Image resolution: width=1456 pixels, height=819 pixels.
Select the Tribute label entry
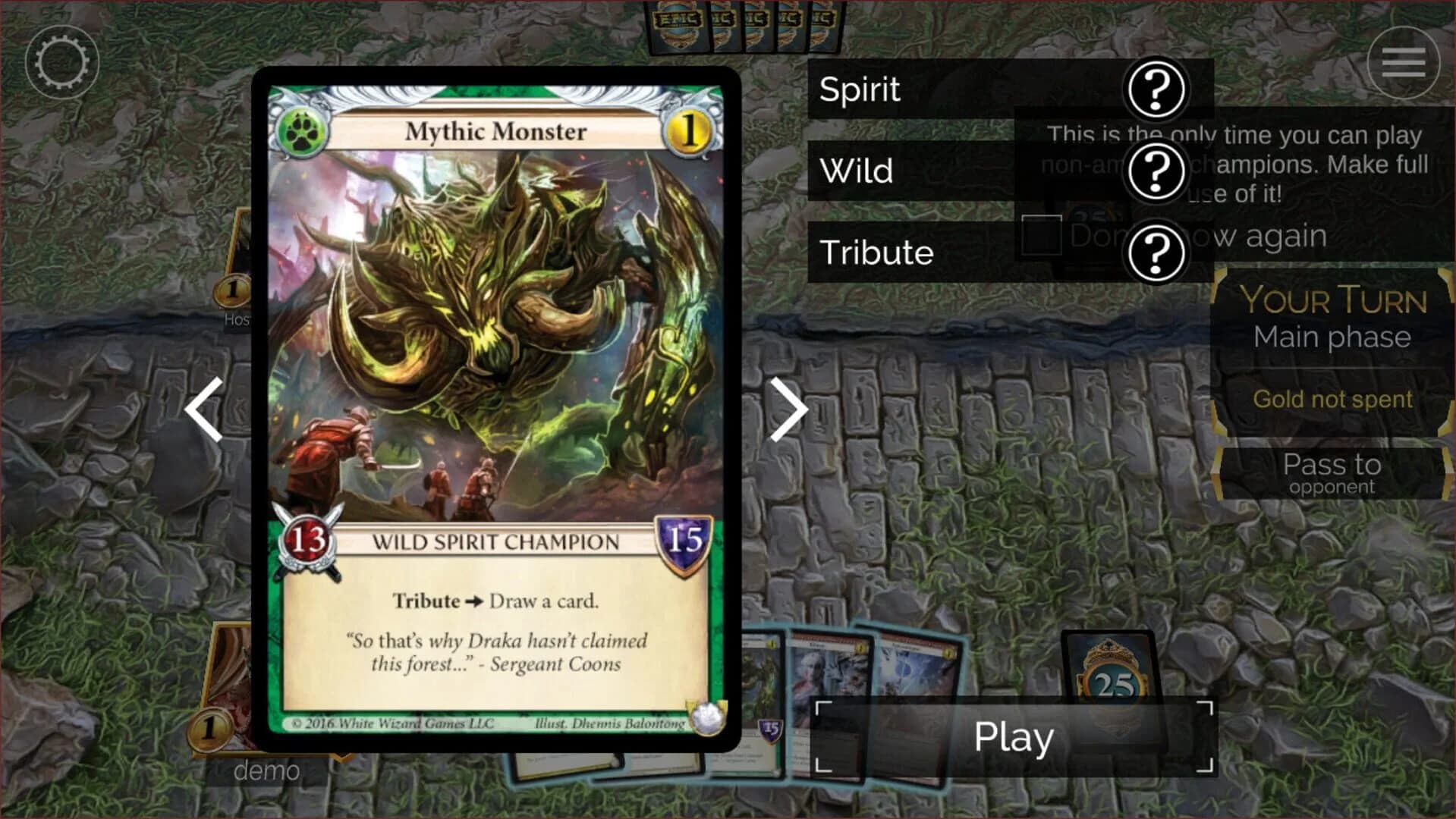click(876, 252)
